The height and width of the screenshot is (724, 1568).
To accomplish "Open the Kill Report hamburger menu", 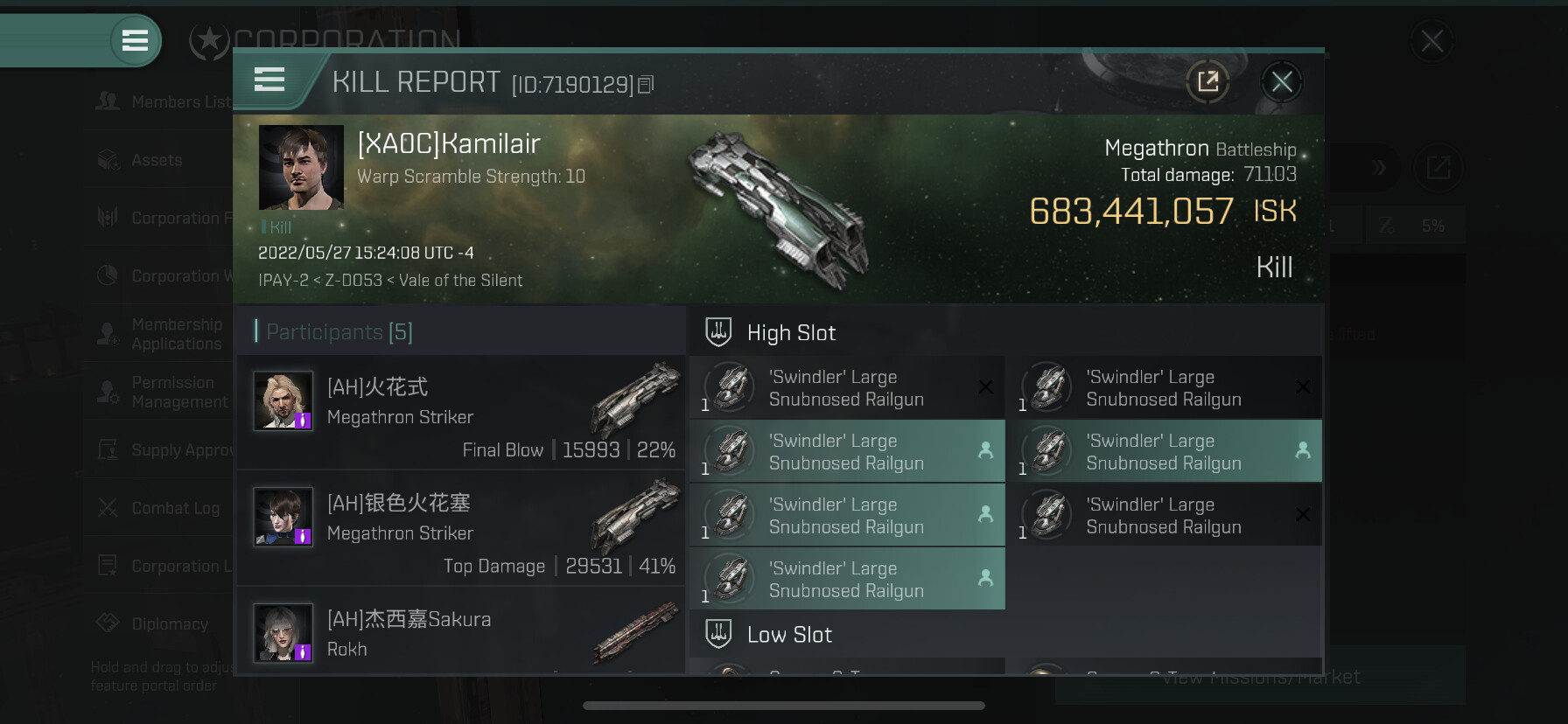I will click(269, 80).
